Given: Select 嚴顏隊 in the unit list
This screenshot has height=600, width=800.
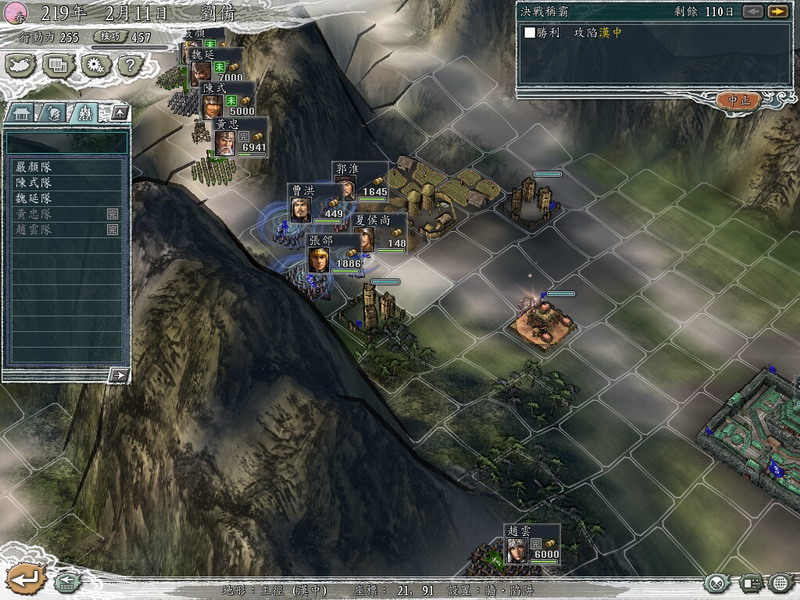Looking at the screenshot, I should [x=34, y=168].
